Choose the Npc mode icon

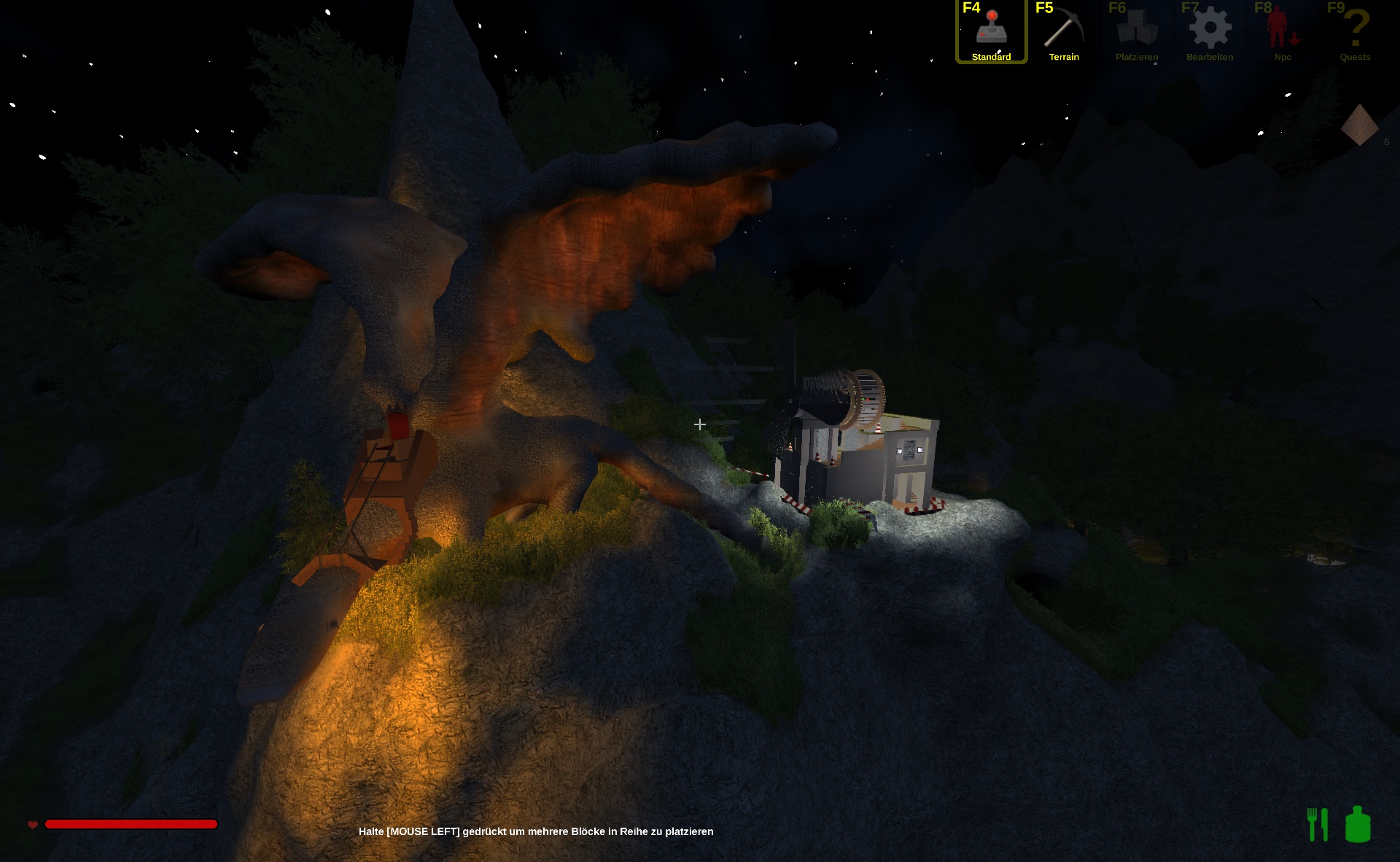point(1282,31)
